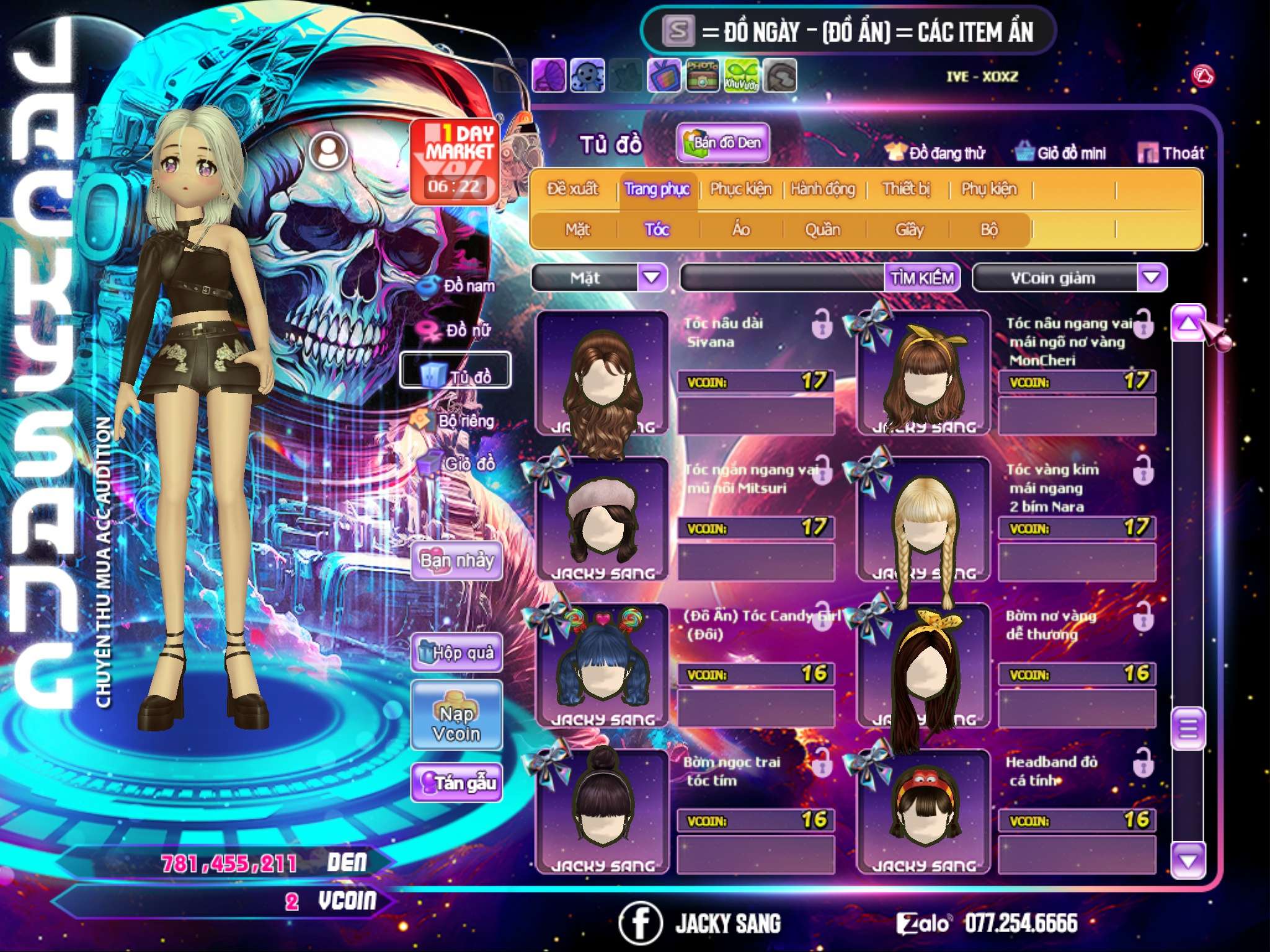
Task: Open the Bán đồ Den button
Action: click(x=722, y=143)
